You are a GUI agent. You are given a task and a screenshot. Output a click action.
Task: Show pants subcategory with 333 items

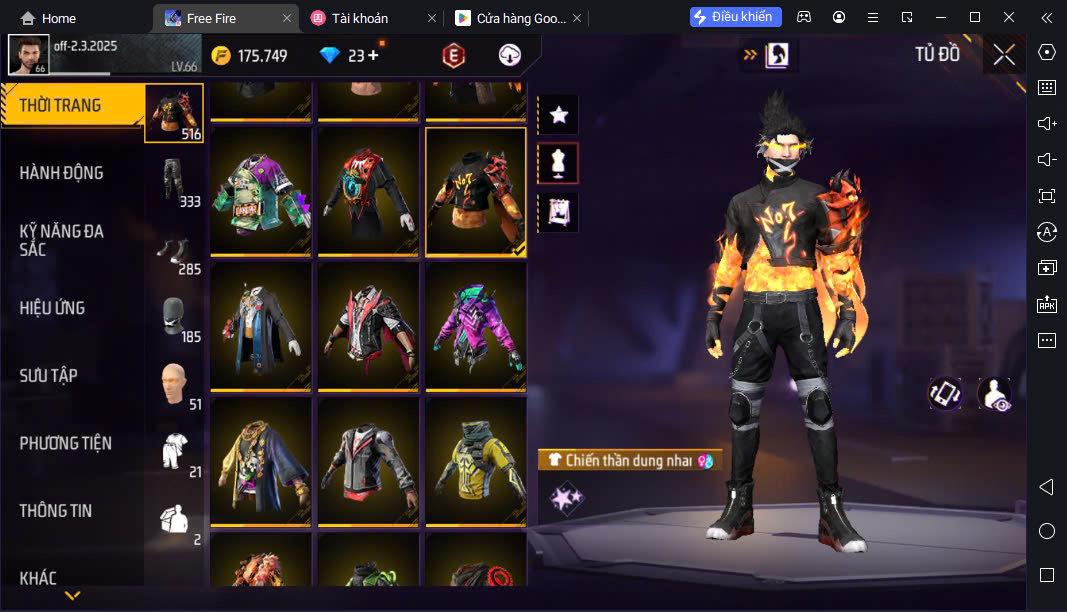(174, 181)
